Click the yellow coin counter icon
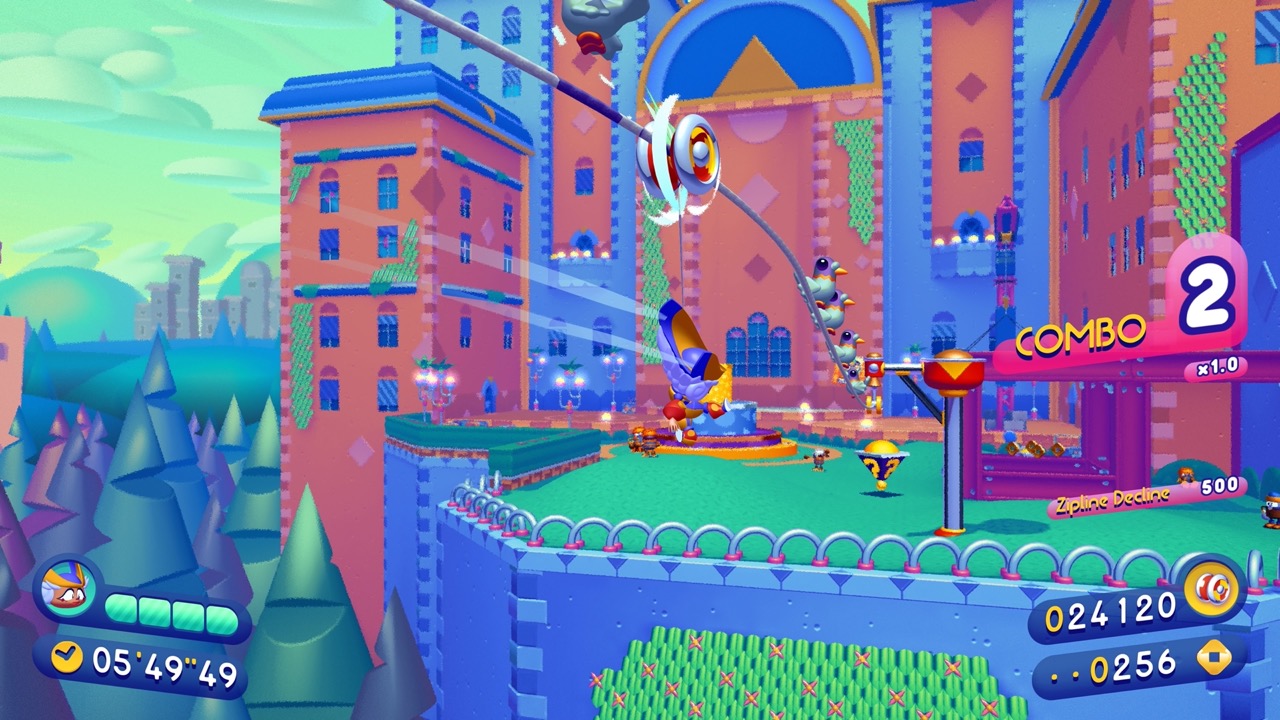Viewport: 1280px width, 720px height. tap(1214, 658)
